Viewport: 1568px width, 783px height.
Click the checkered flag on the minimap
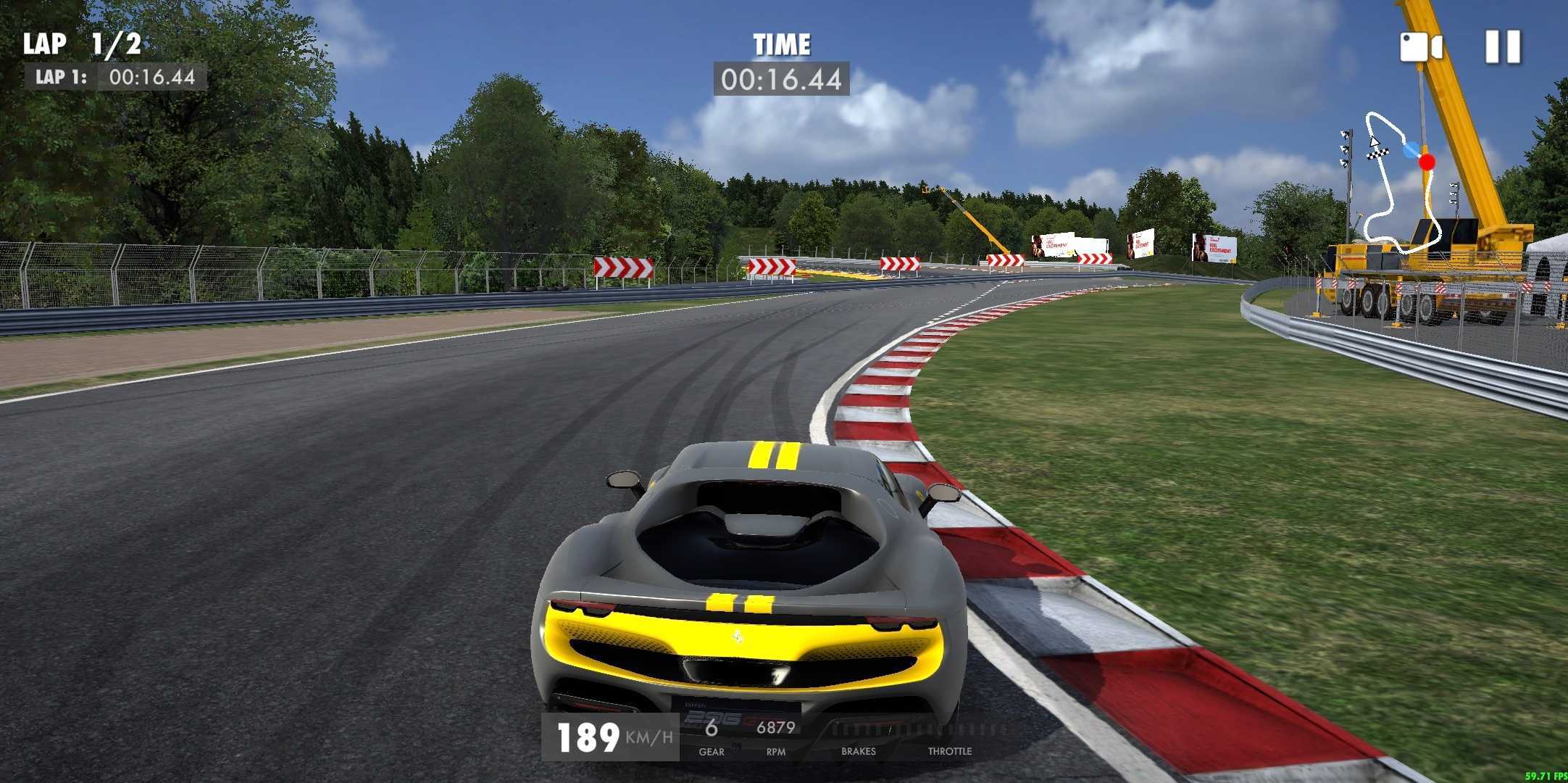coord(1378,154)
